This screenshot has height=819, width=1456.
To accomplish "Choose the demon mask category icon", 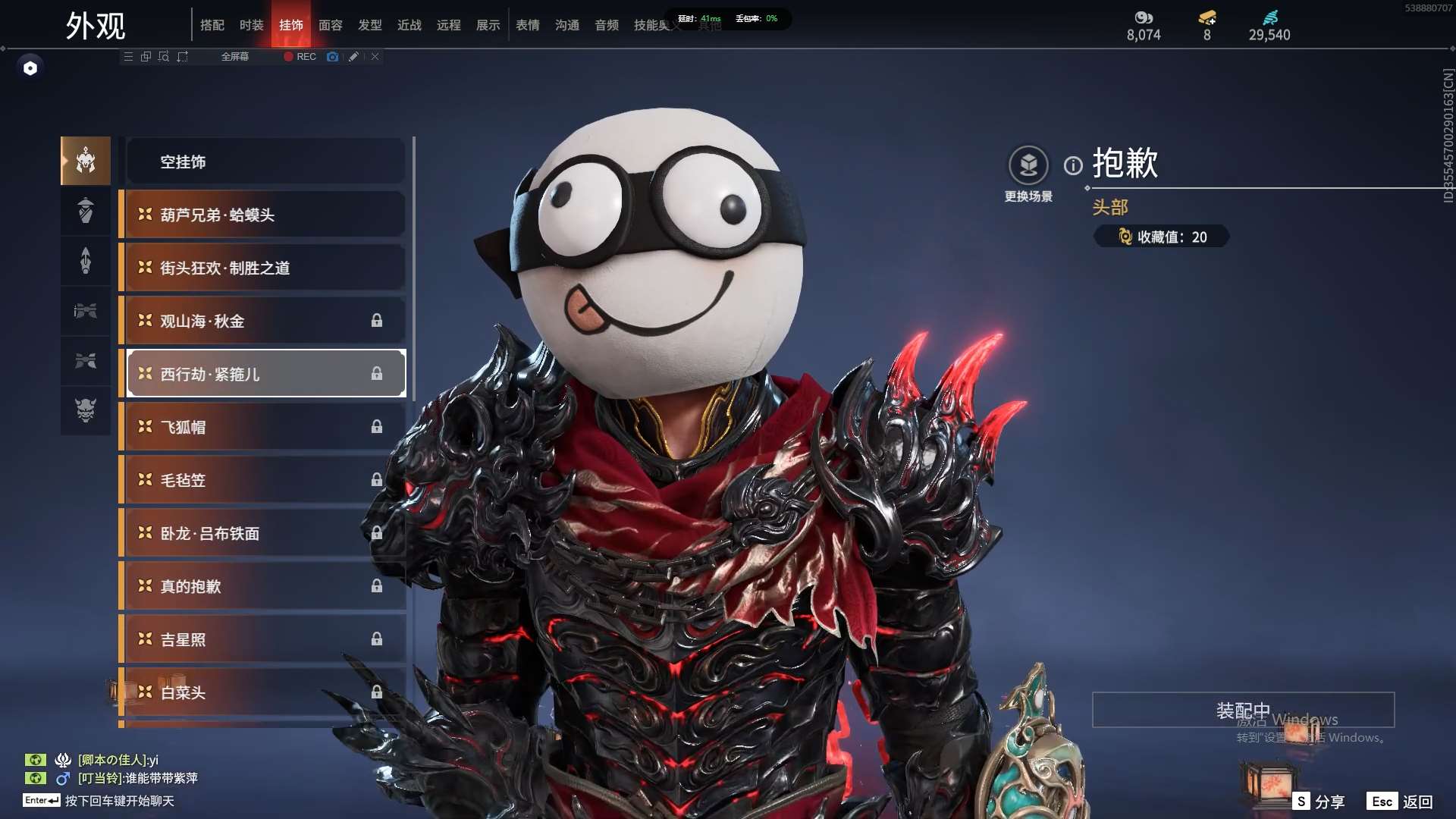I will pyautogui.click(x=86, y=410).
